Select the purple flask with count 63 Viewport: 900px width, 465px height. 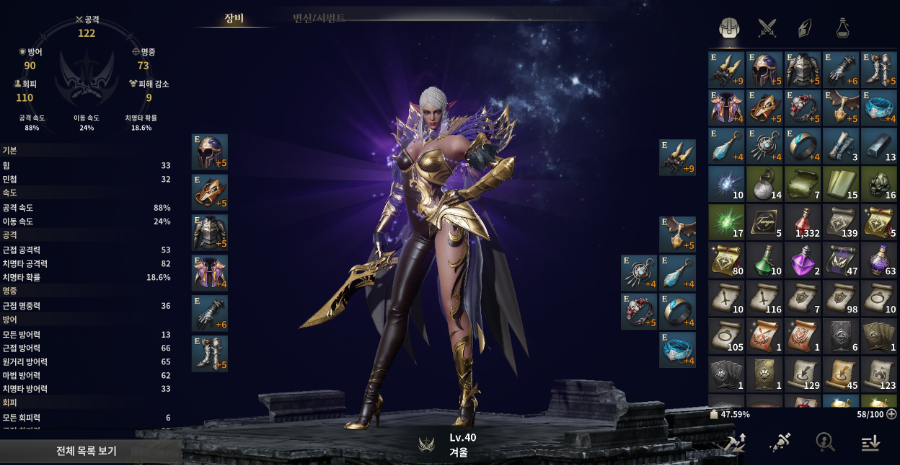[x=878, y=260]
